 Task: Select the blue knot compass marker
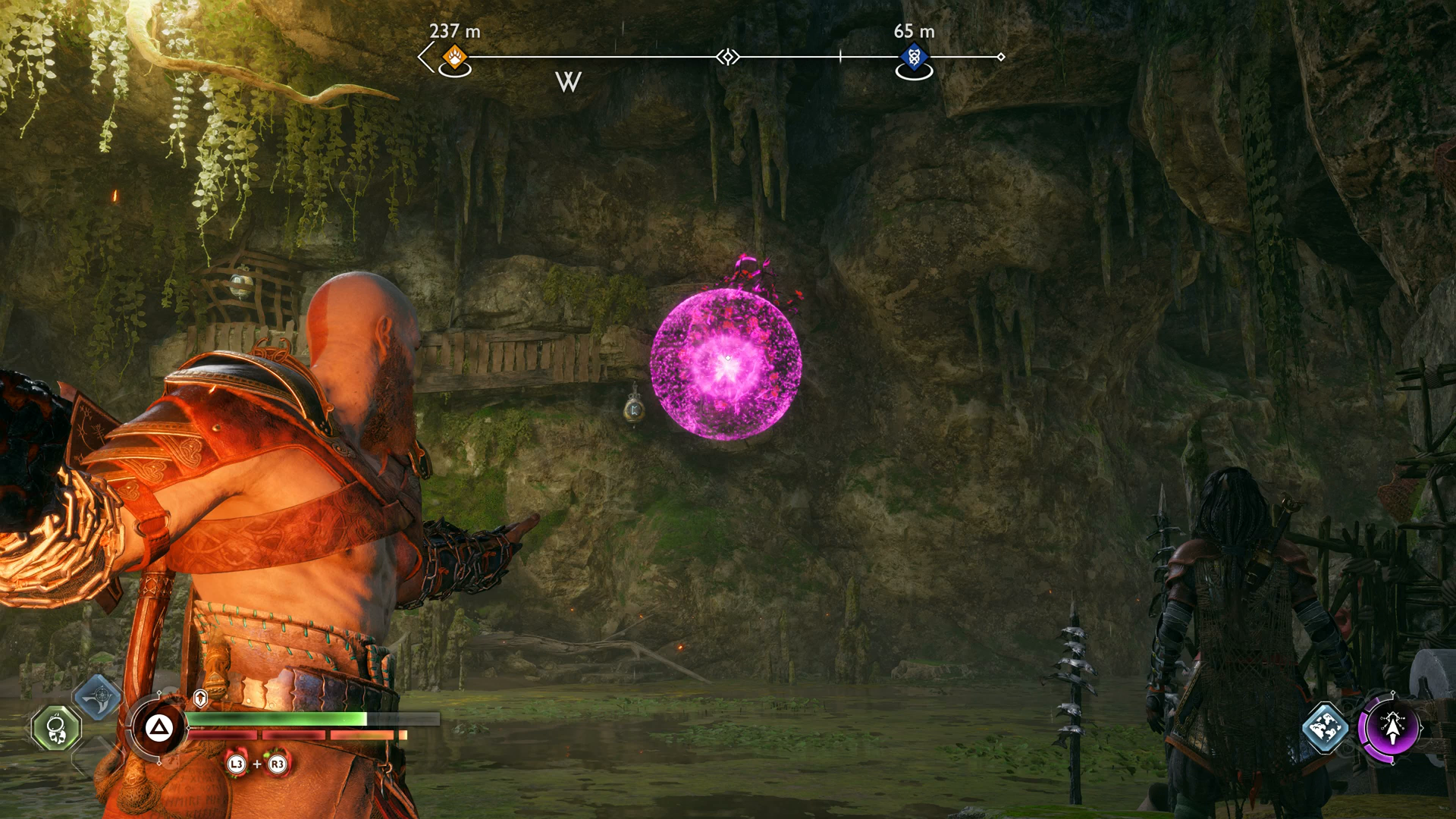coord(914,57)
